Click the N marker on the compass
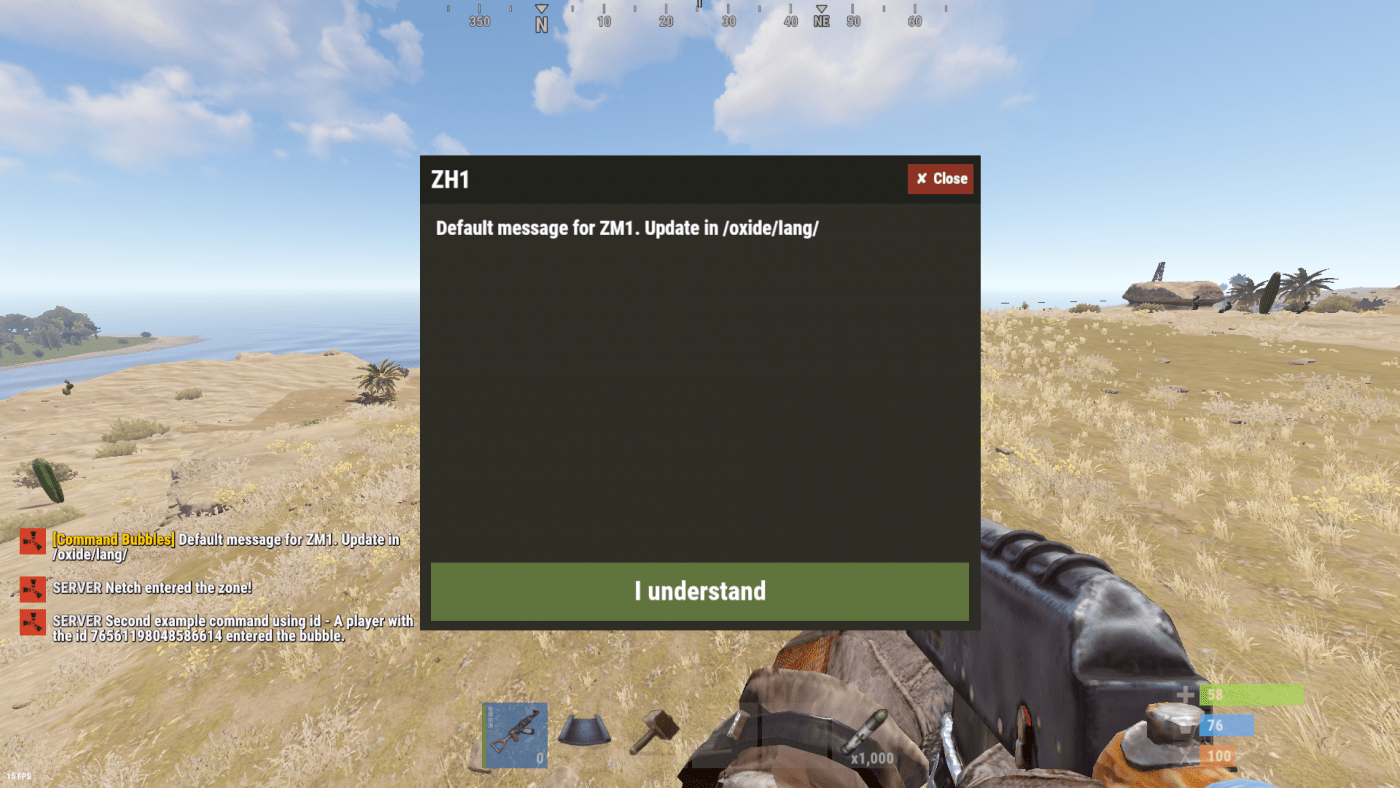Image resolution: width=1400 pixels, height=788 pixels. click(x=540, y=20)
